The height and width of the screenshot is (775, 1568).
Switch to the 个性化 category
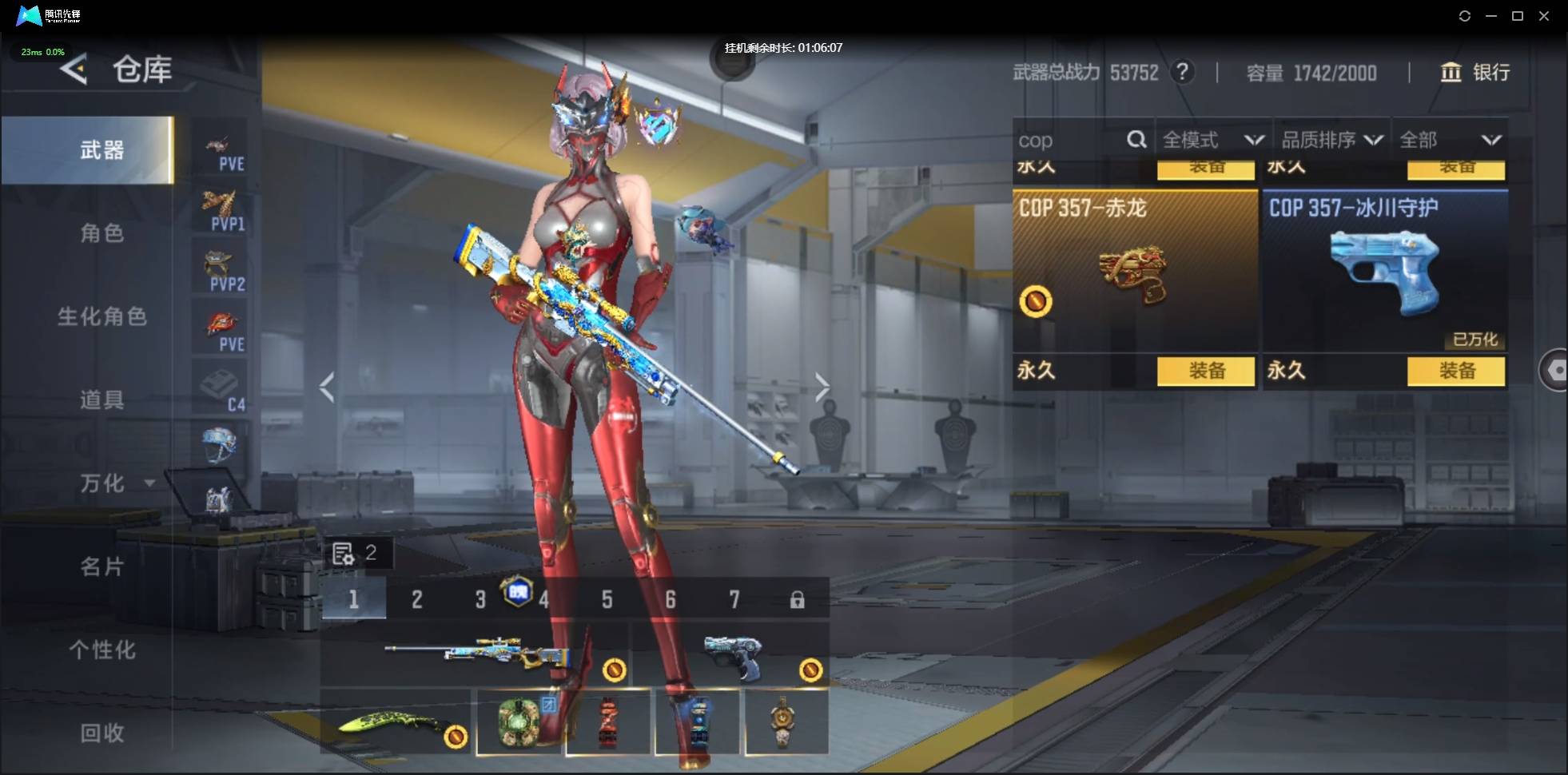101,650
